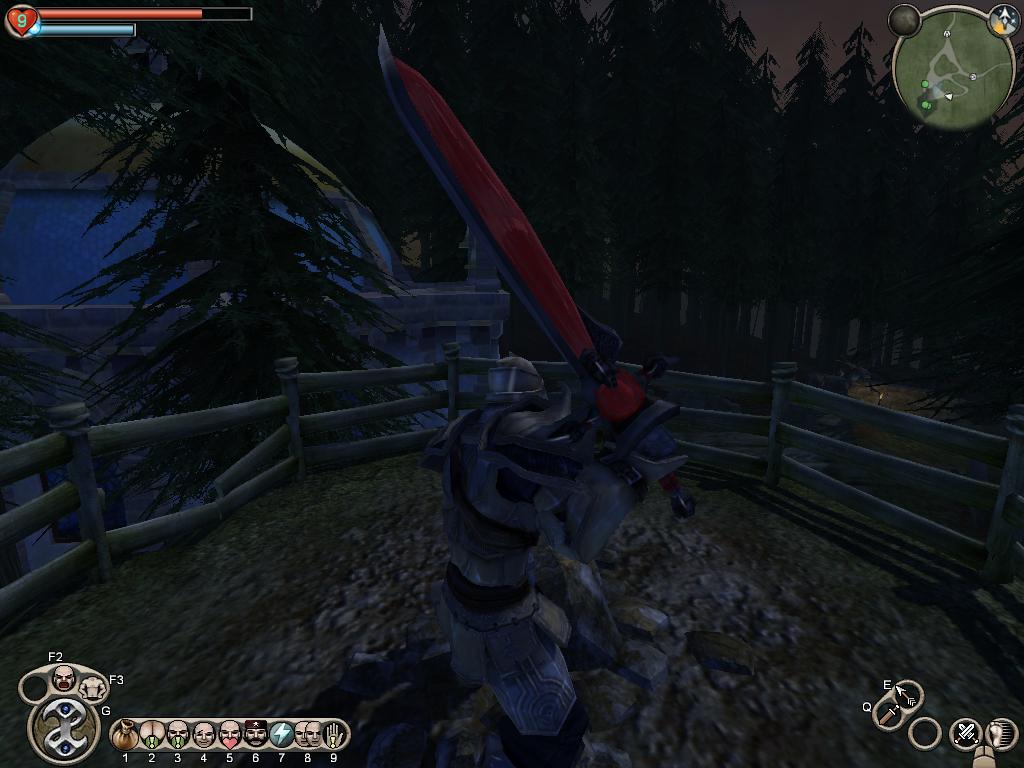The height and width of the screenshot is (768, 1024).
Task: Activate the two-faces expression in slot 8
Action: (x=307, y=735)
